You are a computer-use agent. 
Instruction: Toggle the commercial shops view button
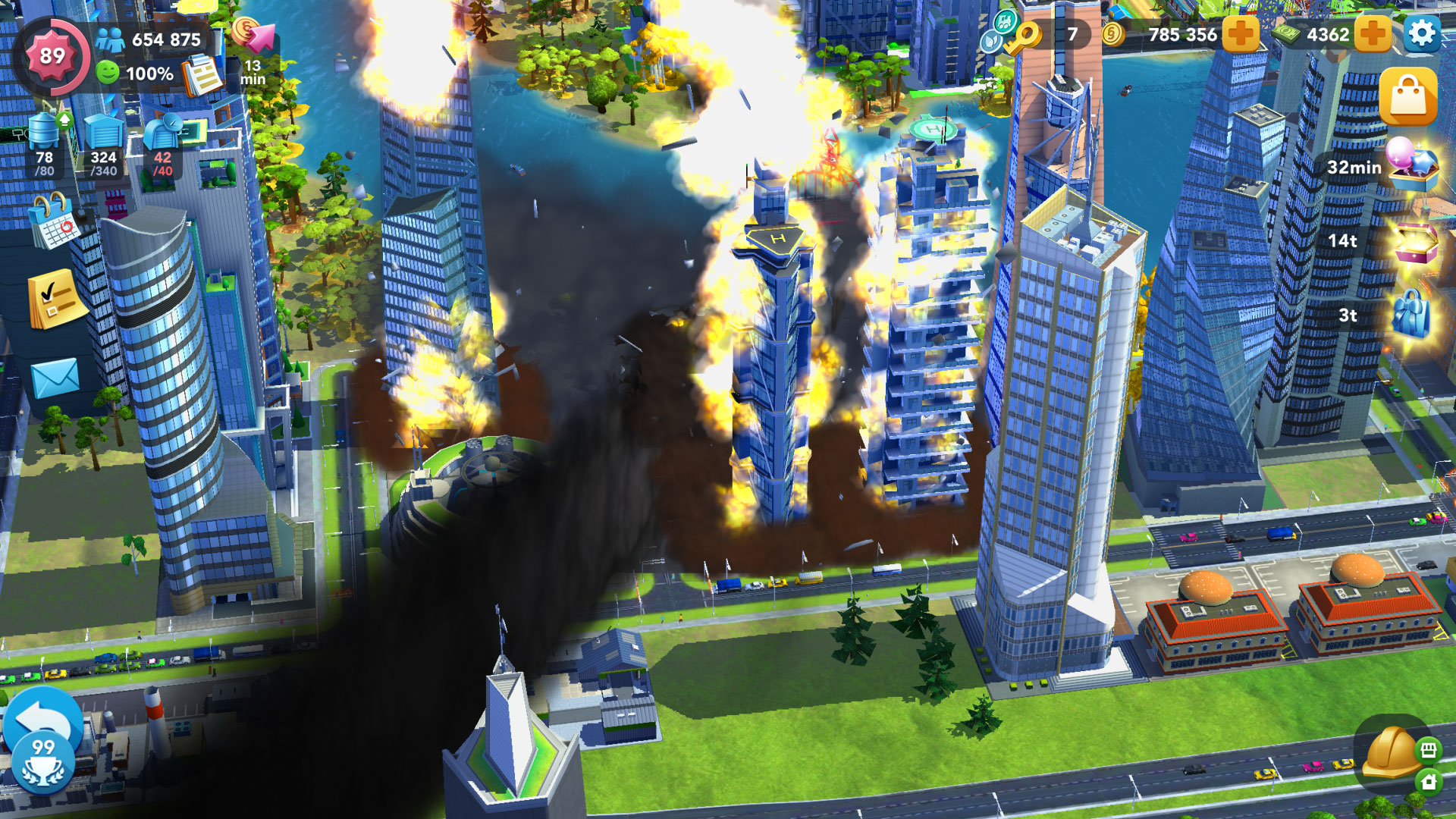tap(1429, 750)
